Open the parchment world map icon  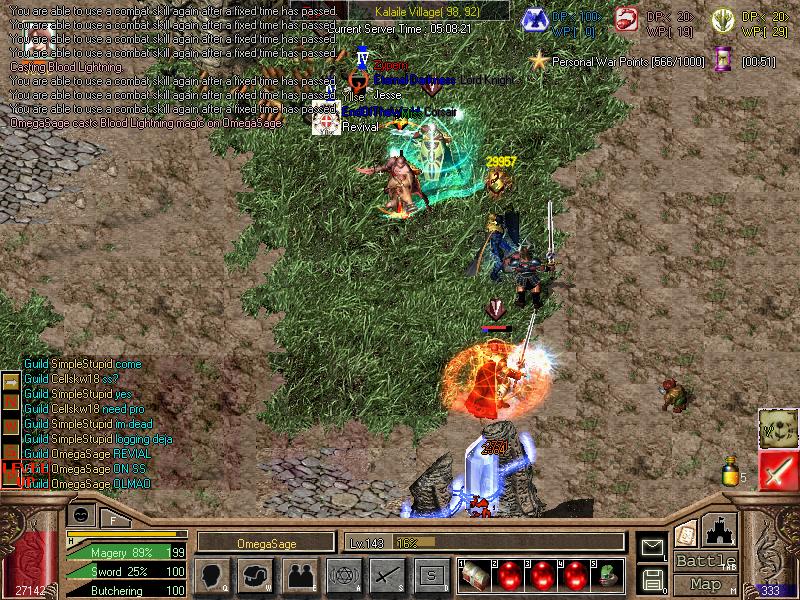pos(776,427)
